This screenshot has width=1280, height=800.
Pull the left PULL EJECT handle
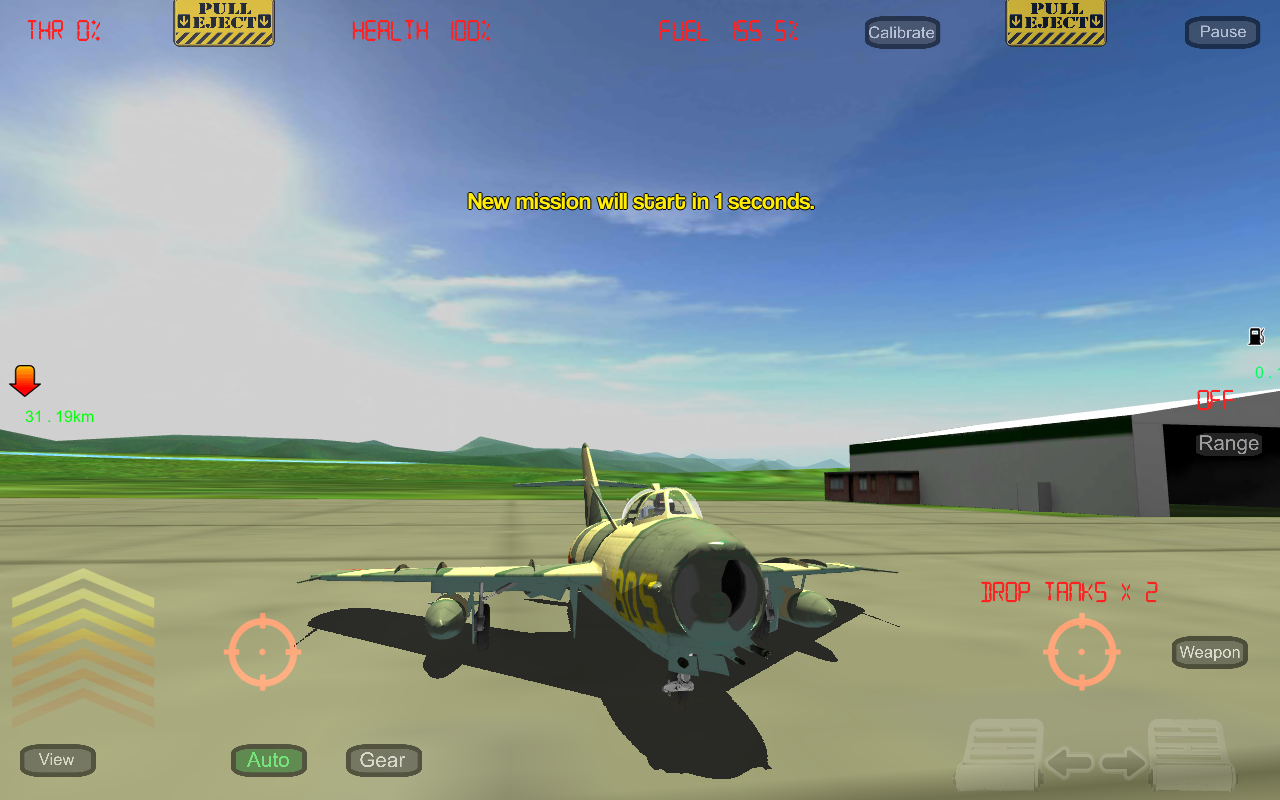pos(223,22)
